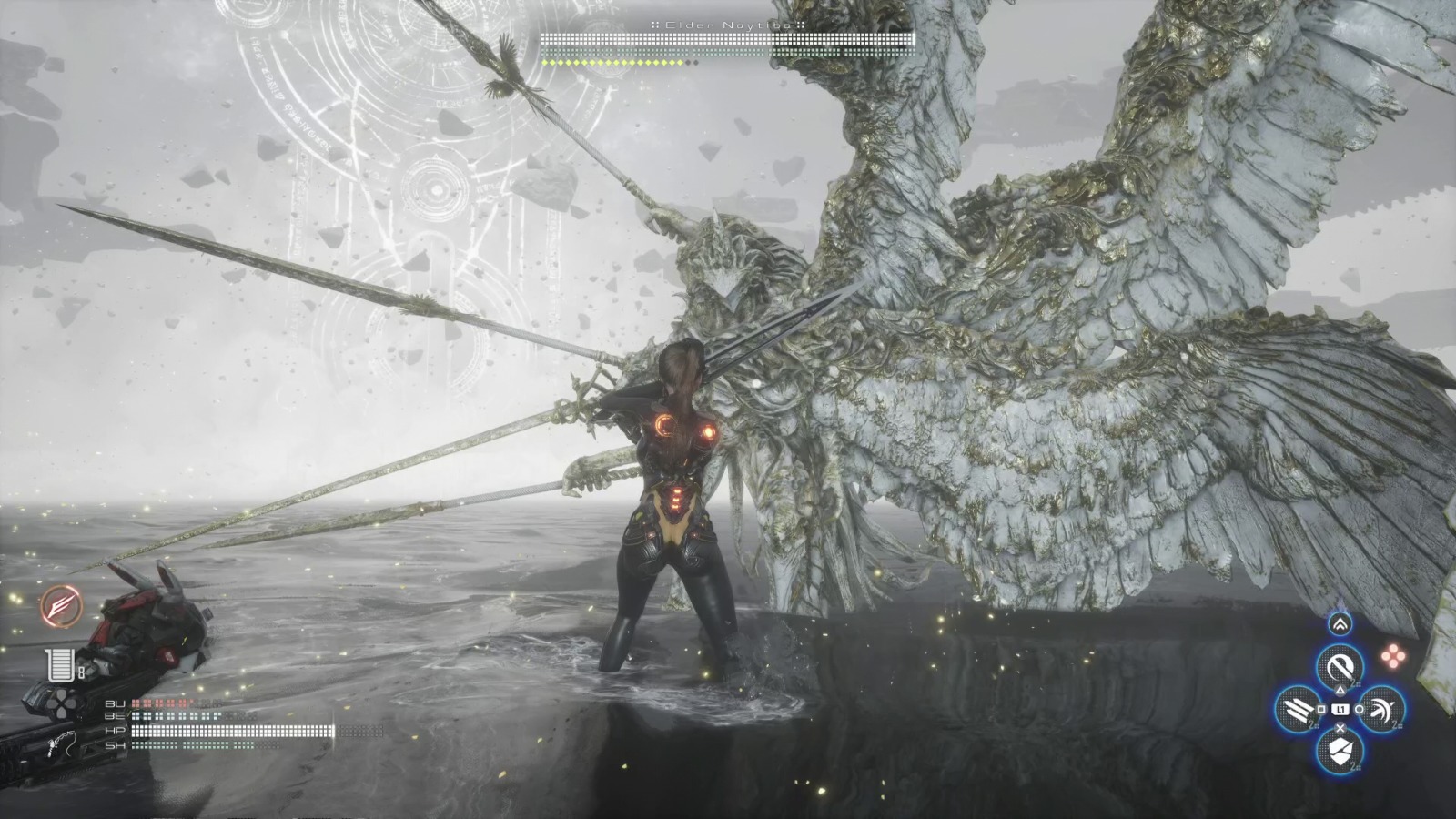The height and width of the screenshot is (819, 1456).
Task: Click the Beta energy emblem in lower-left HUD
Action: click(x=61, y=606)
